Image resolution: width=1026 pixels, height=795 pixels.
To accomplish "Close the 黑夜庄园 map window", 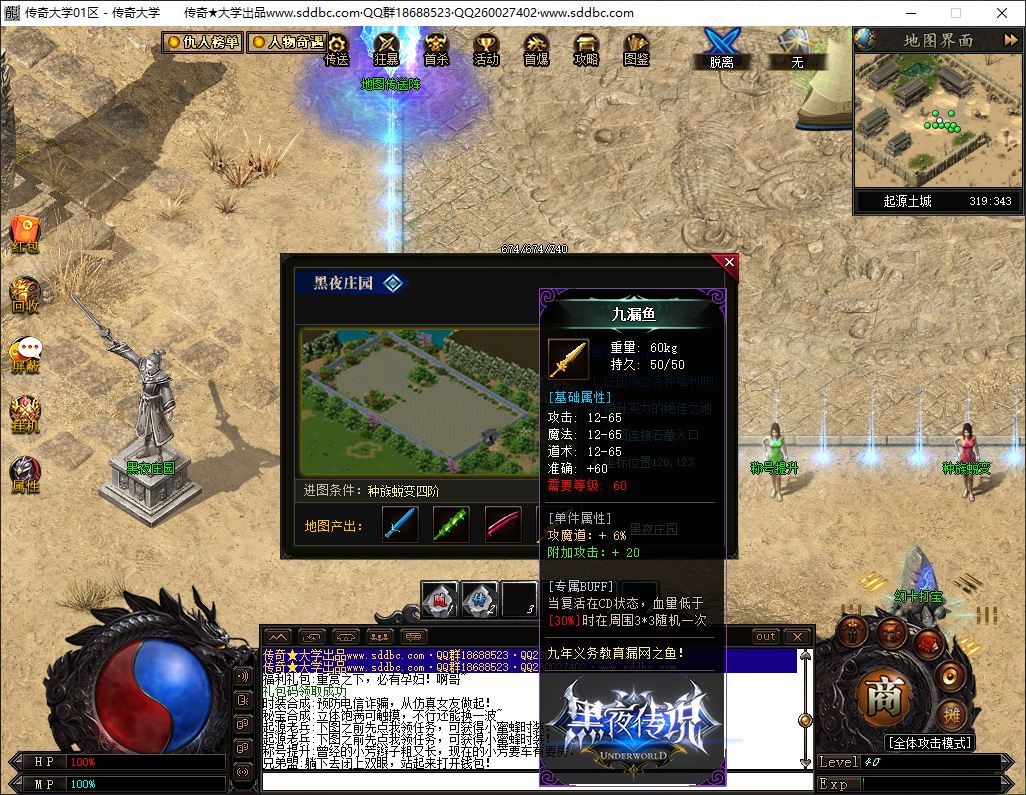I will (x=729, y=262).
